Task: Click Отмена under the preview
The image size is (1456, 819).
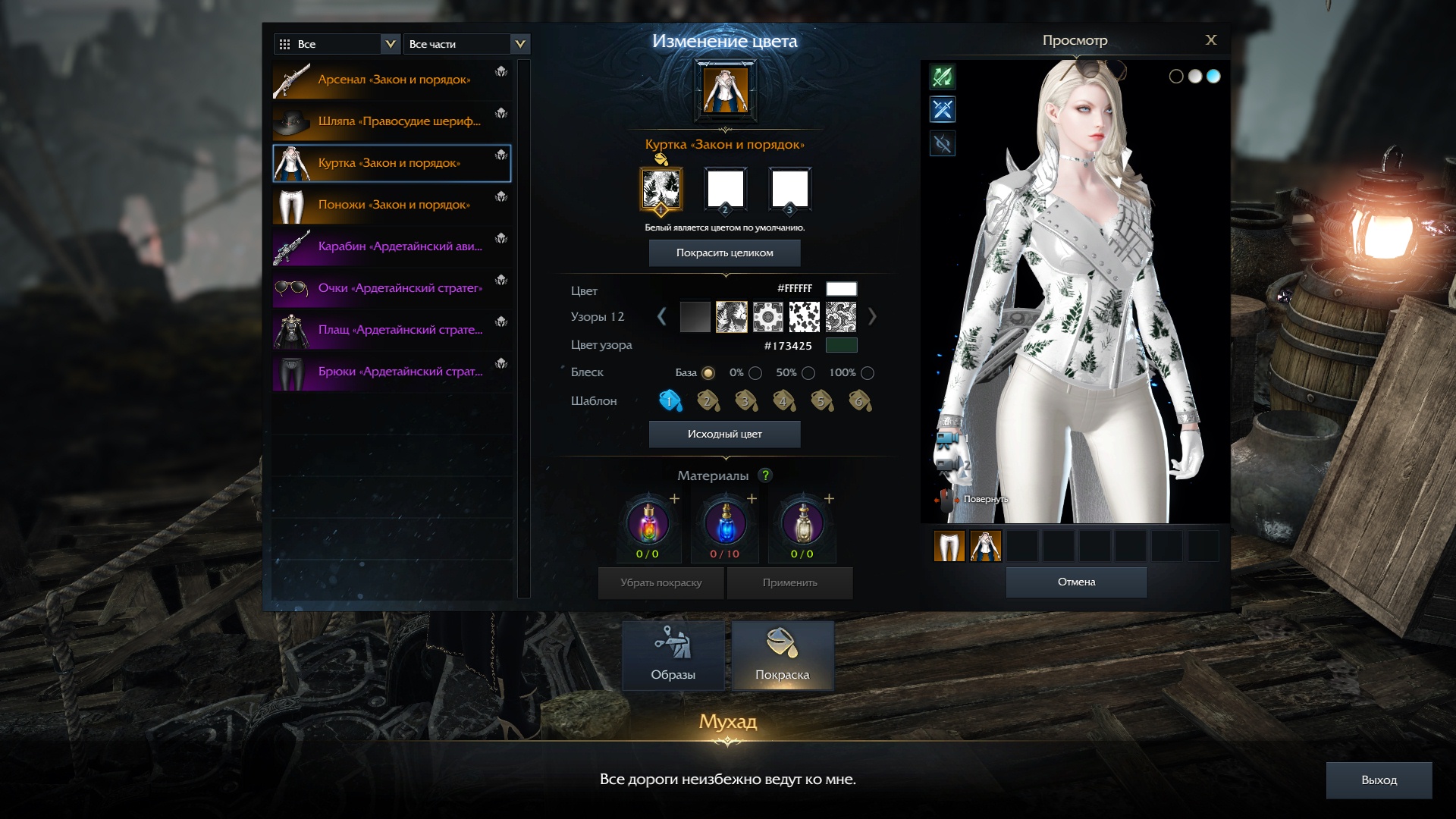Action: [1076, 582]
